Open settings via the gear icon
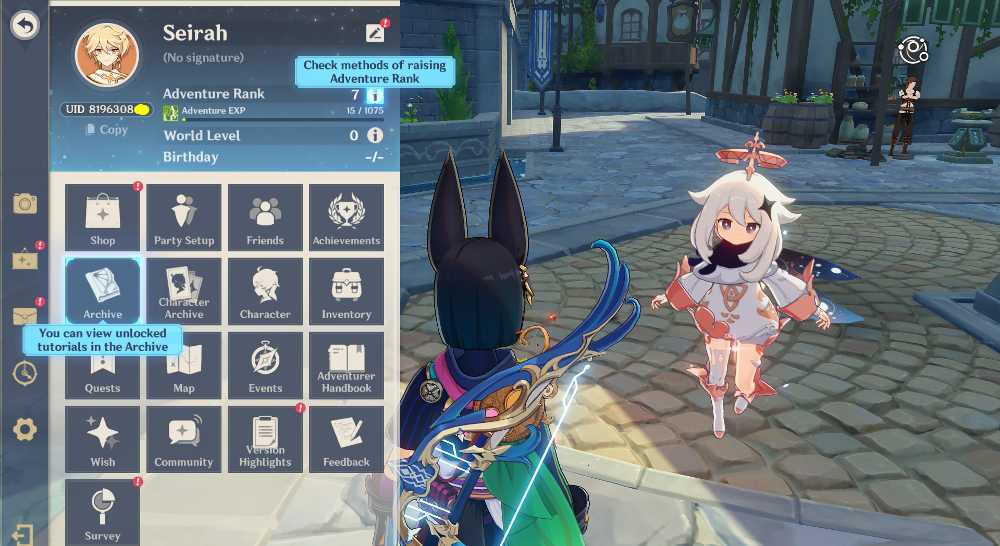The height and width of the screenshot is (546, 1000). point(25,430)
